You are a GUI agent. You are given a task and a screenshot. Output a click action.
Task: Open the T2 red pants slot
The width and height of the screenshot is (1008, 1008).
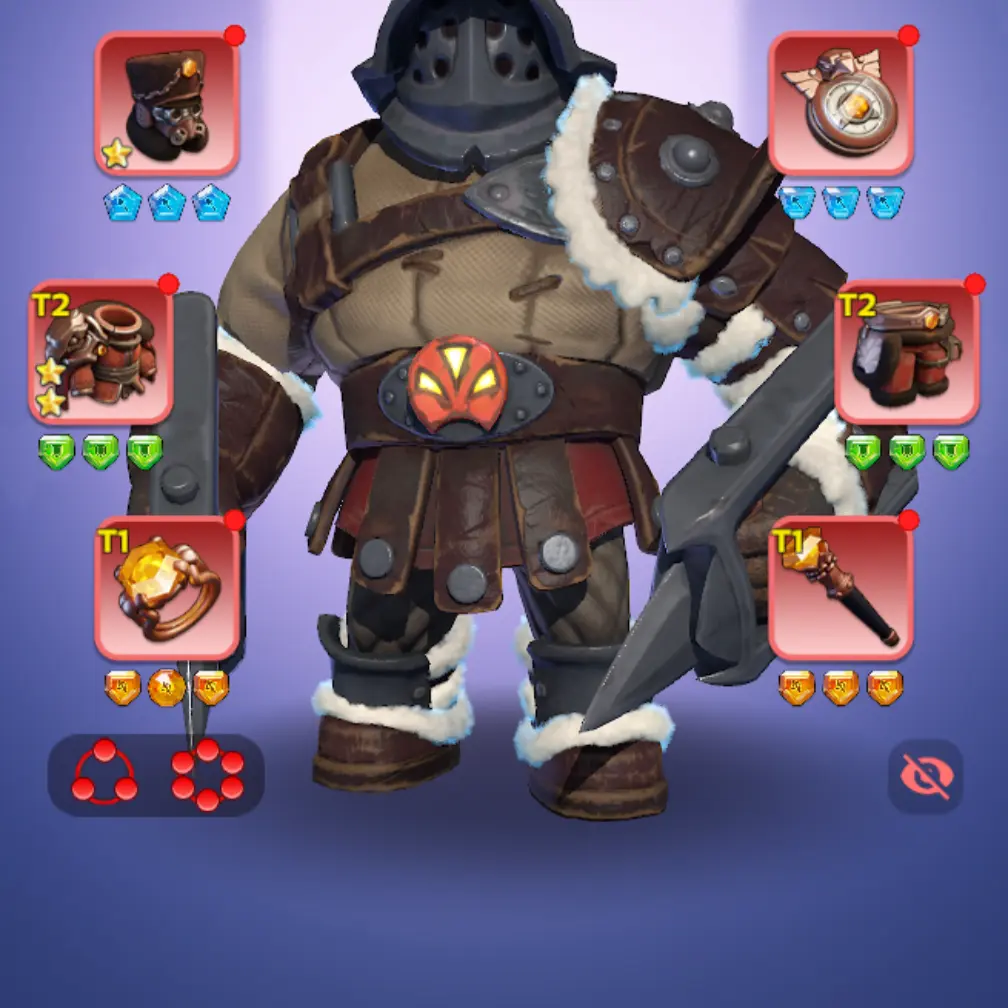click(907, 352)
